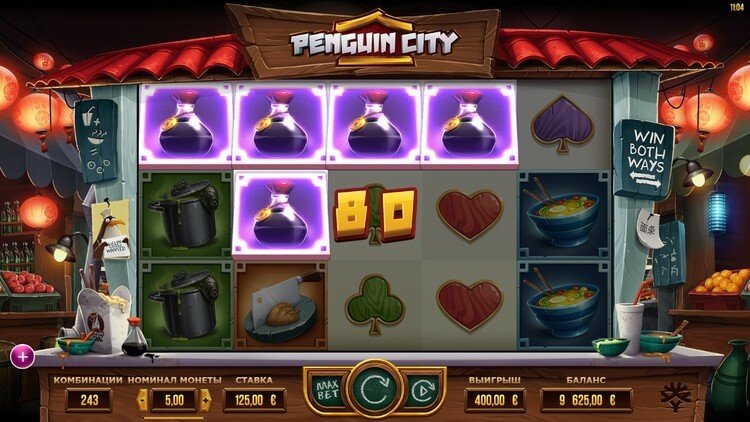The width and height of the screenshot is (750, 422).
Task: Open the purple plus menu button
Action: point(22,354)
